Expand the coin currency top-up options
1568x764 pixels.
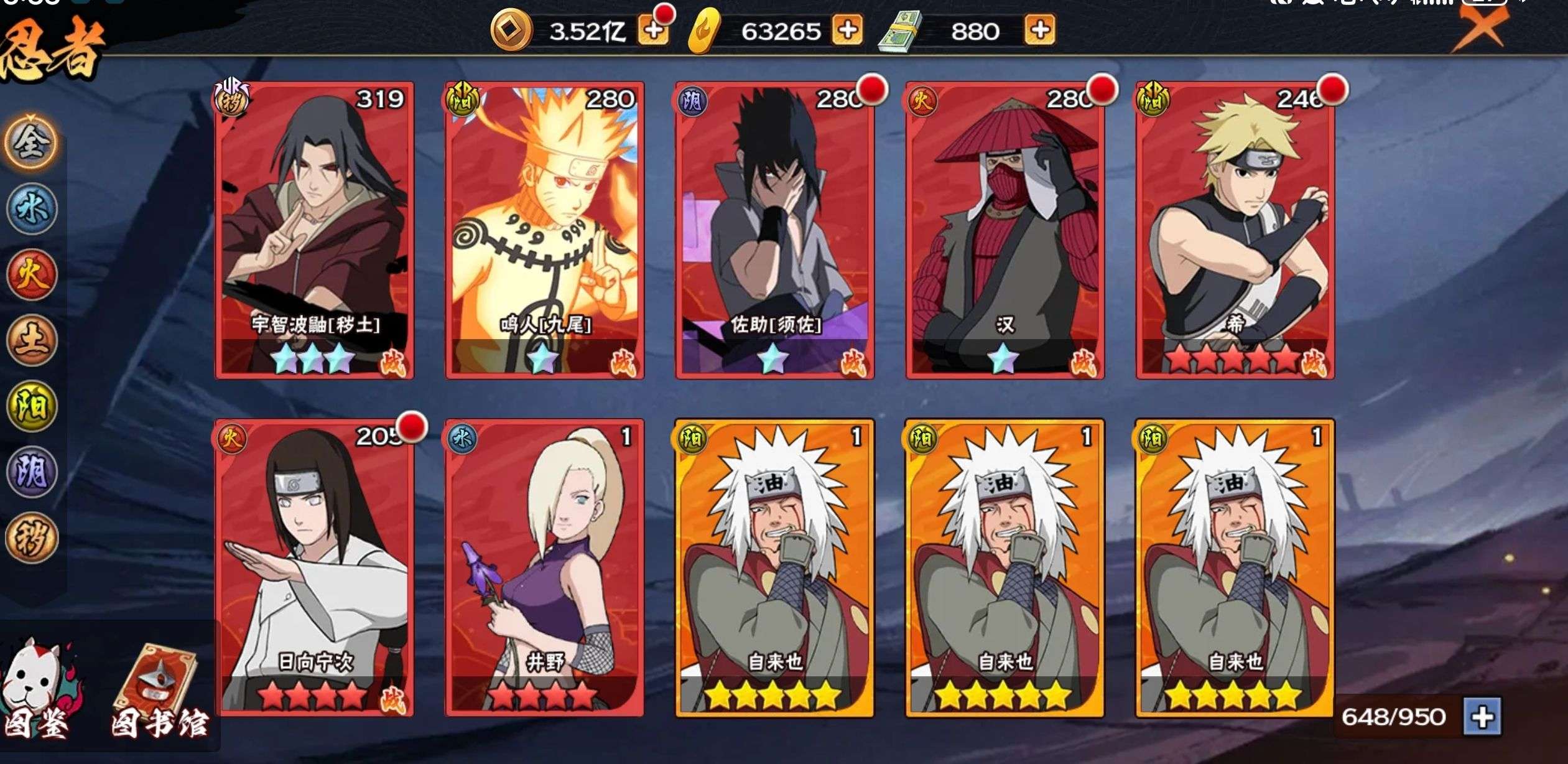[652, 29]
